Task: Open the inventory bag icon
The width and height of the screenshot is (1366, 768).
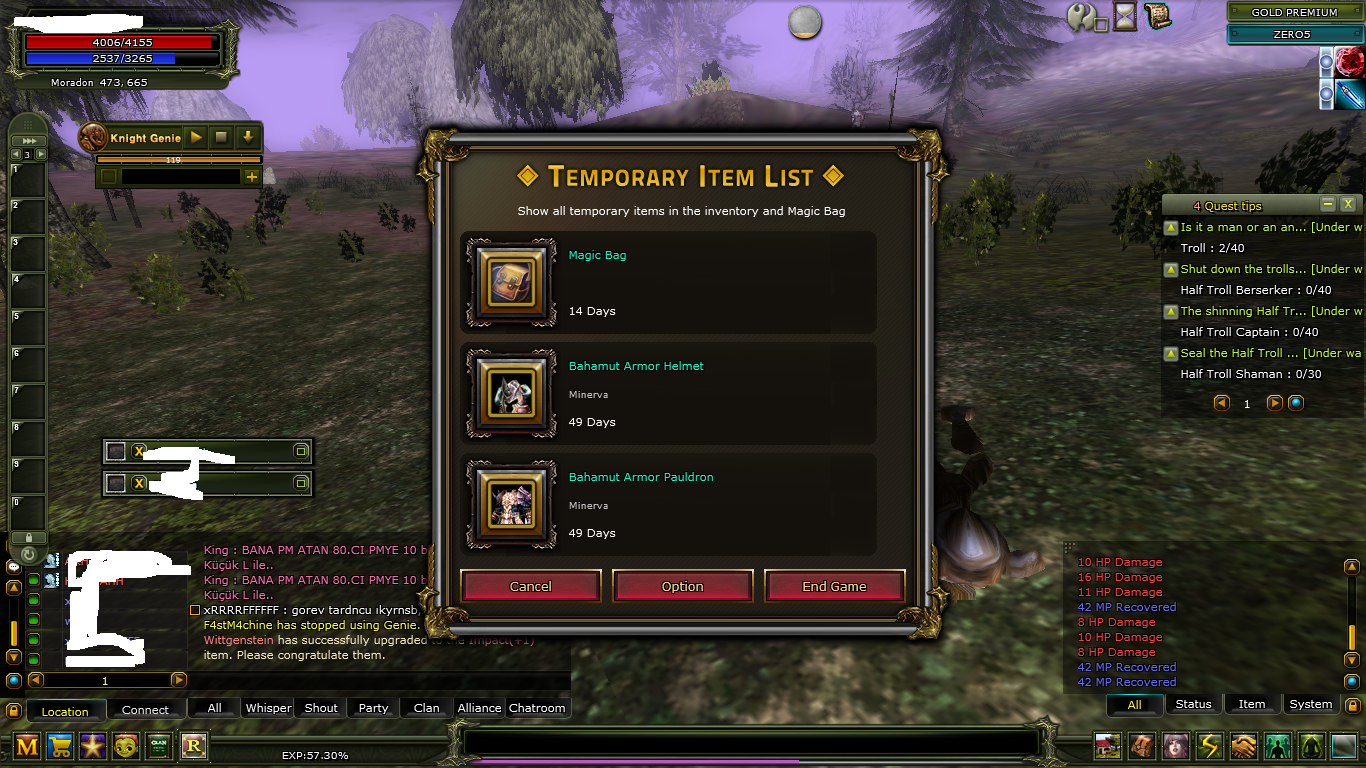Action: [1141, 746]
